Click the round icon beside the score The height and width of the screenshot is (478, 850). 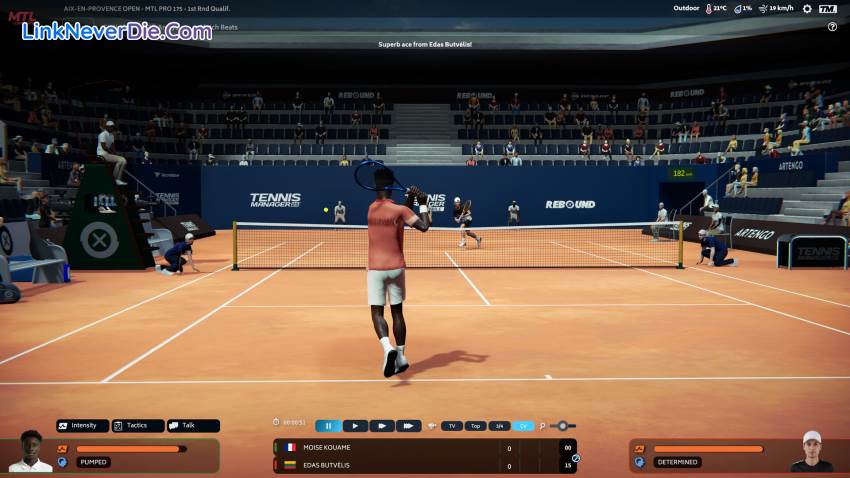pyautogui.click(x=576, y=458)
